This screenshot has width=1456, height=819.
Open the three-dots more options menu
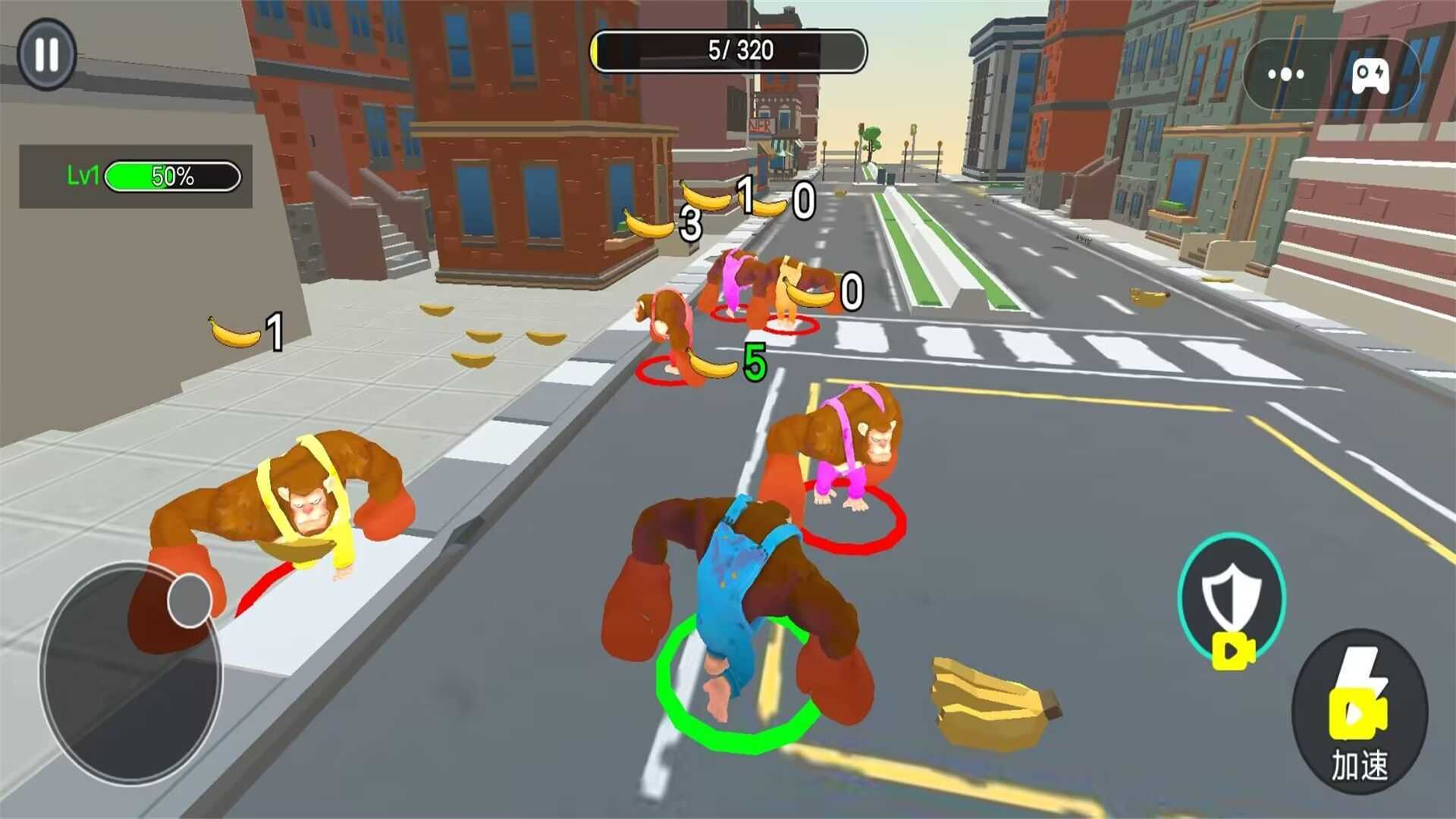pos(1286,74)
